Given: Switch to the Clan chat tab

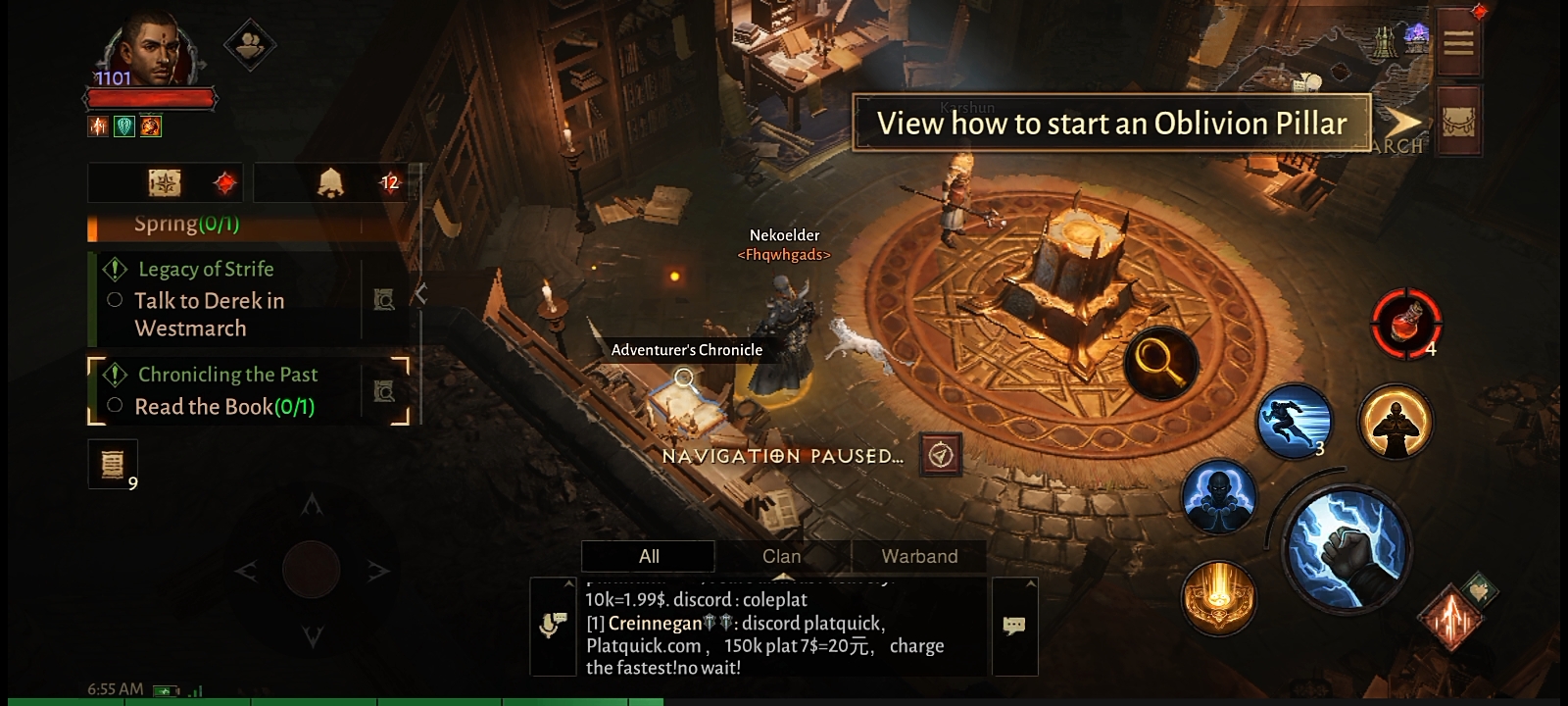Looking at the screenshot, I should (782, 556).
